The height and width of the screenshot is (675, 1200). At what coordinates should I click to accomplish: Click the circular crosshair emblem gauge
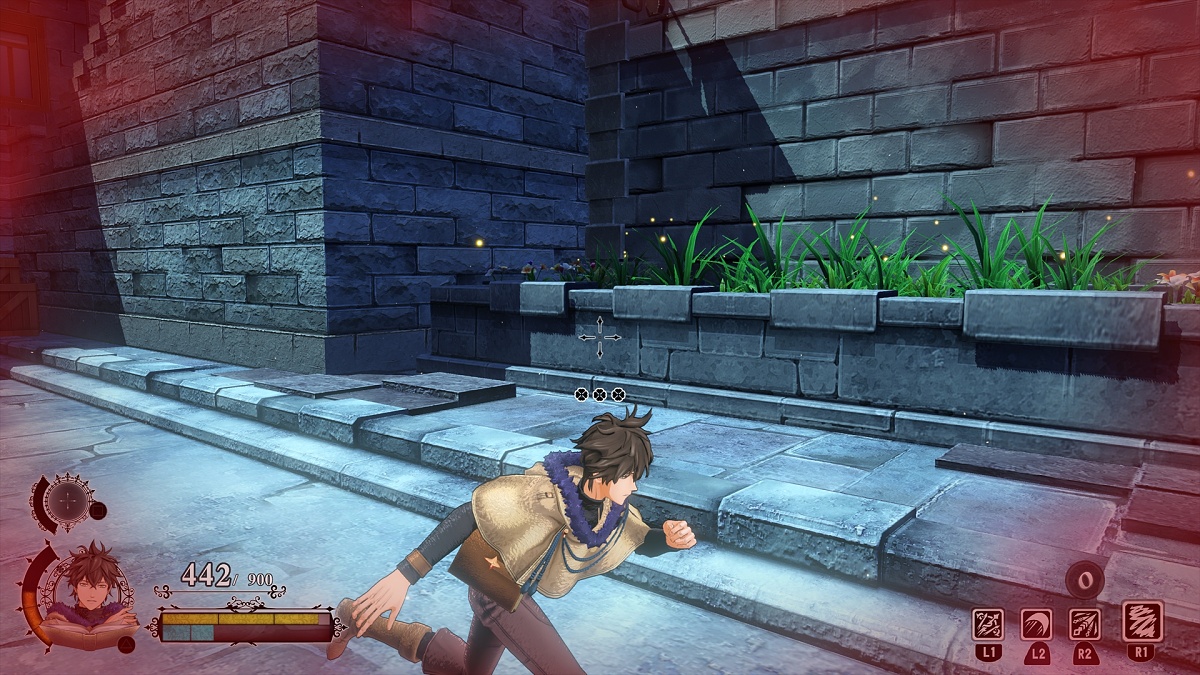(x=68, y=499)
